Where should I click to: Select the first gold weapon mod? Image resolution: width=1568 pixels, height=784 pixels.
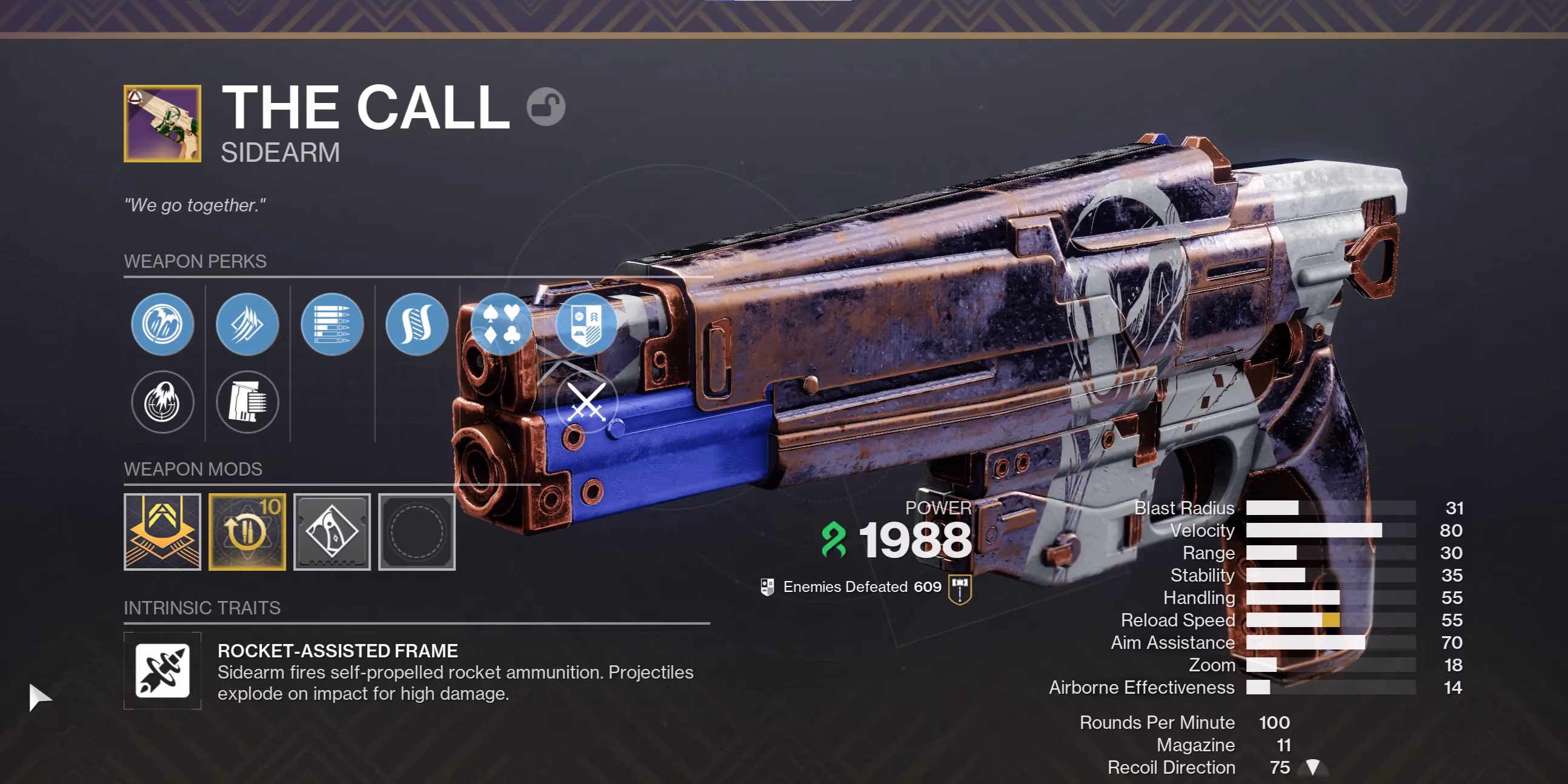tap(162, 533)
